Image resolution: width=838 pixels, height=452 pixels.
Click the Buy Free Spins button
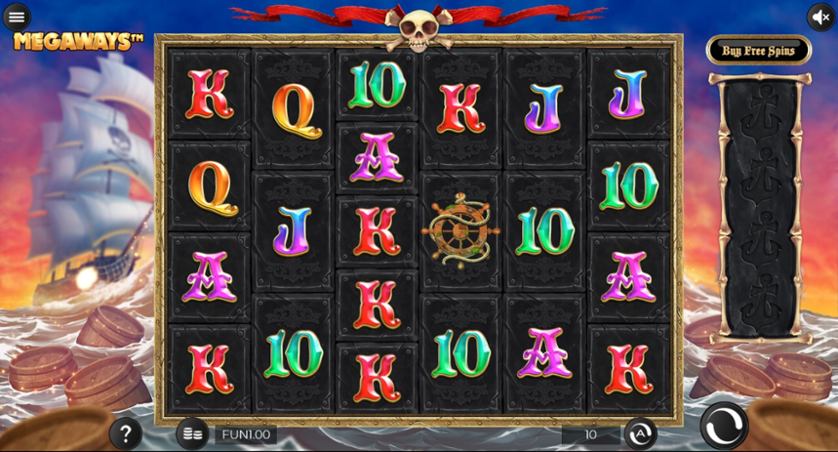(x=759, y=50)
